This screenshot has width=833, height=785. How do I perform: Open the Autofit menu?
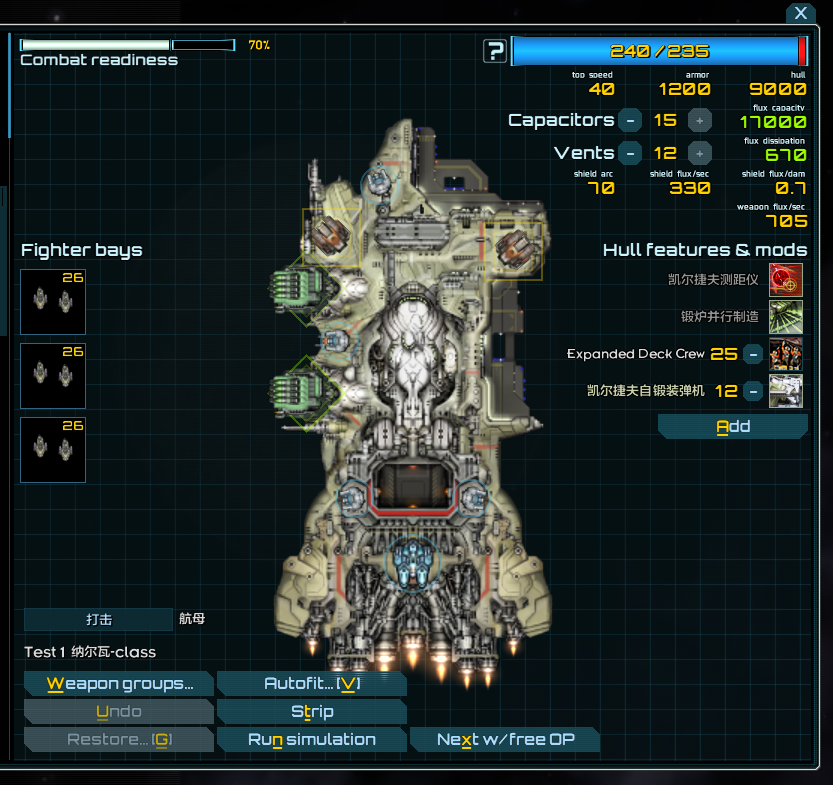point(311,684)
